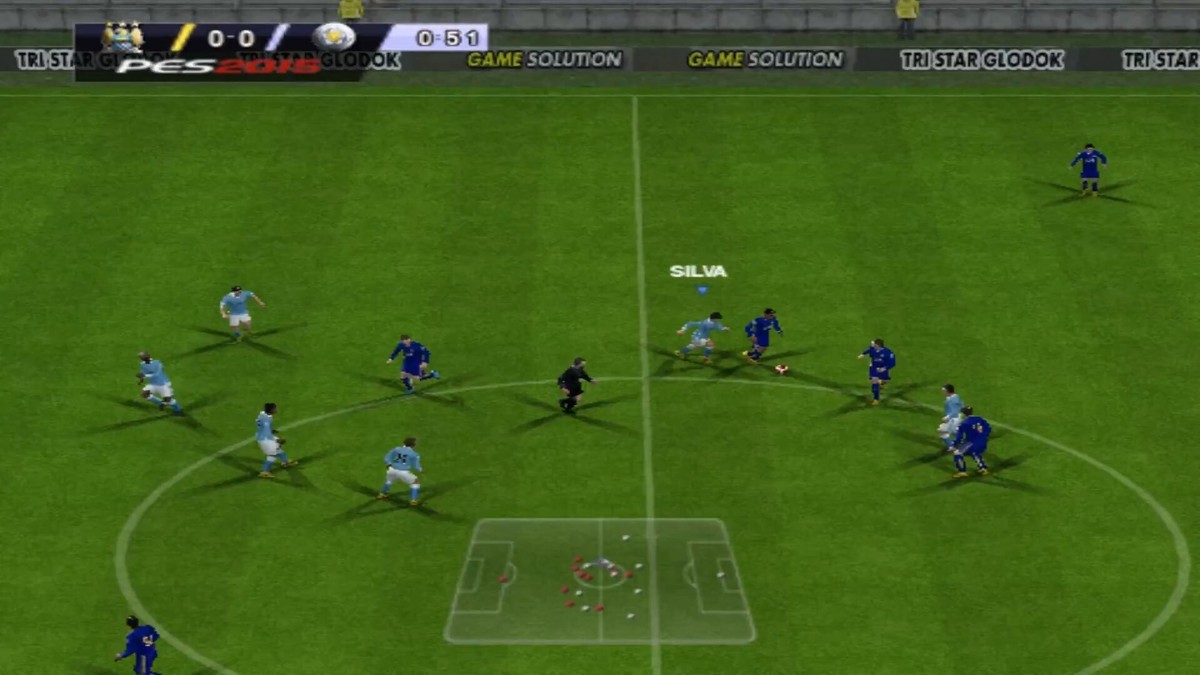
Task: Select the SILVA player name marker
Action: [x=698, y=271]
